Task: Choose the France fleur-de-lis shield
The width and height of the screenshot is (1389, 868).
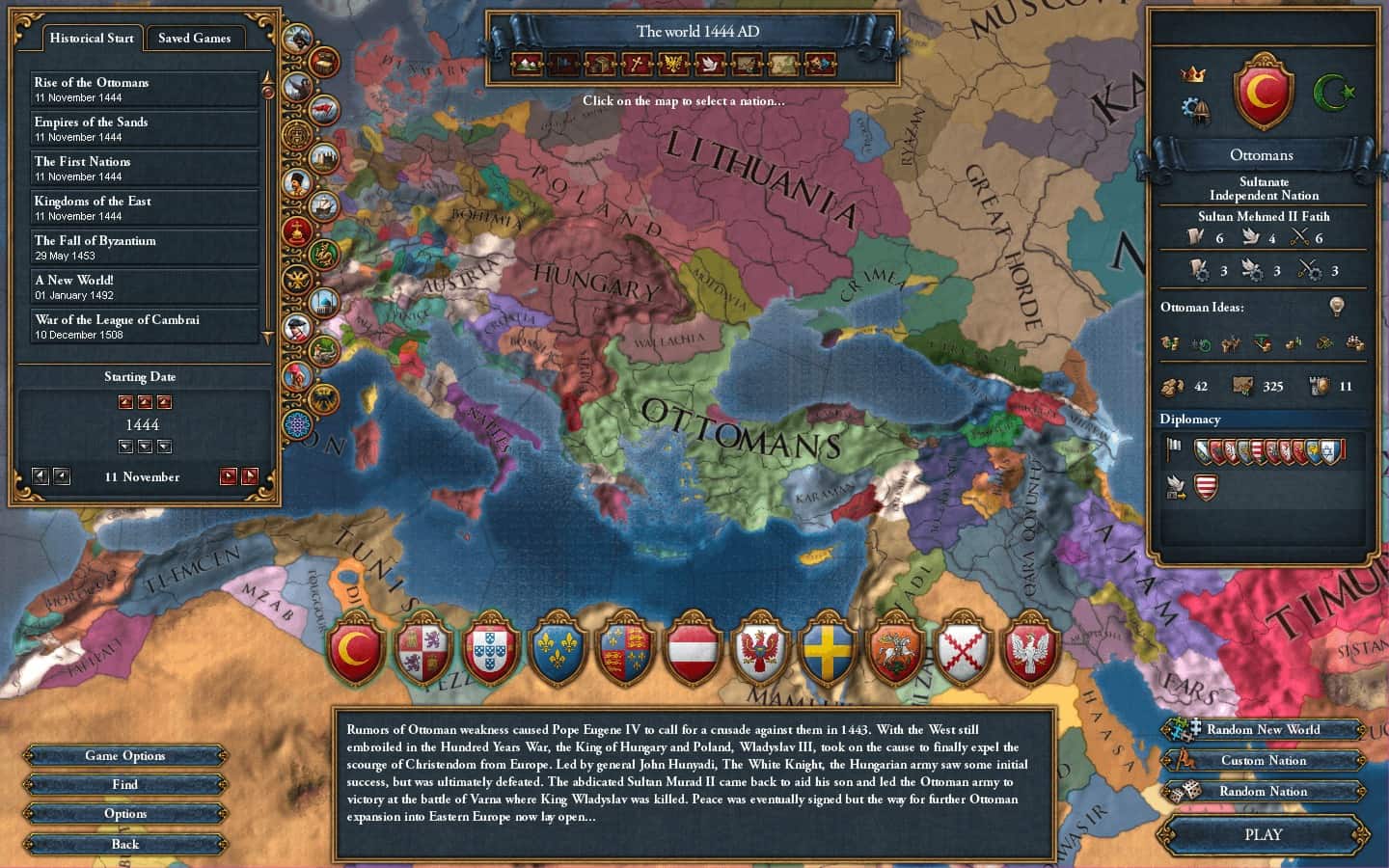Action: tap(558, 649)
